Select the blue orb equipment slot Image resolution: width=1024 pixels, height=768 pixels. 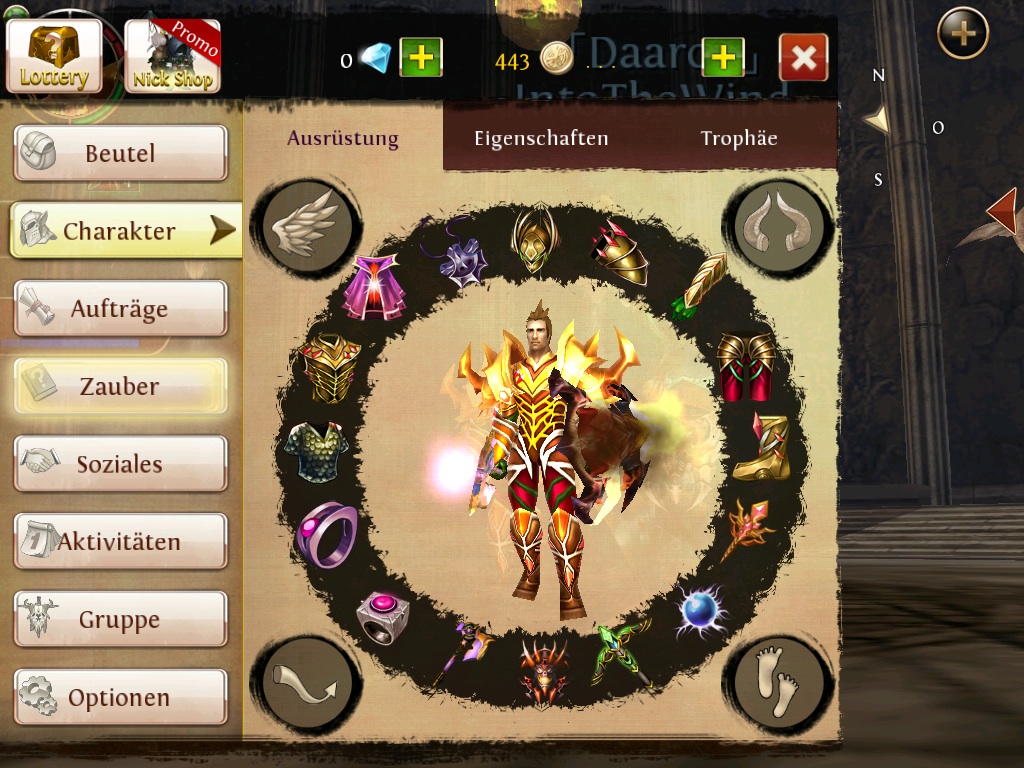coord(701,610)
